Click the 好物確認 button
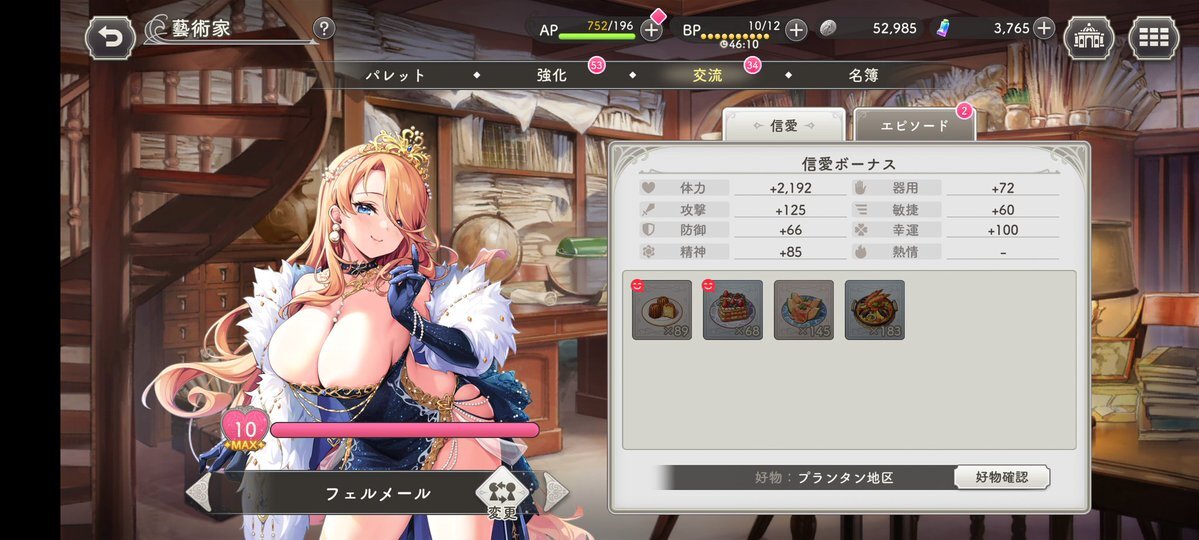Viewport: 1199px width, 540px height. point(1001,477)
